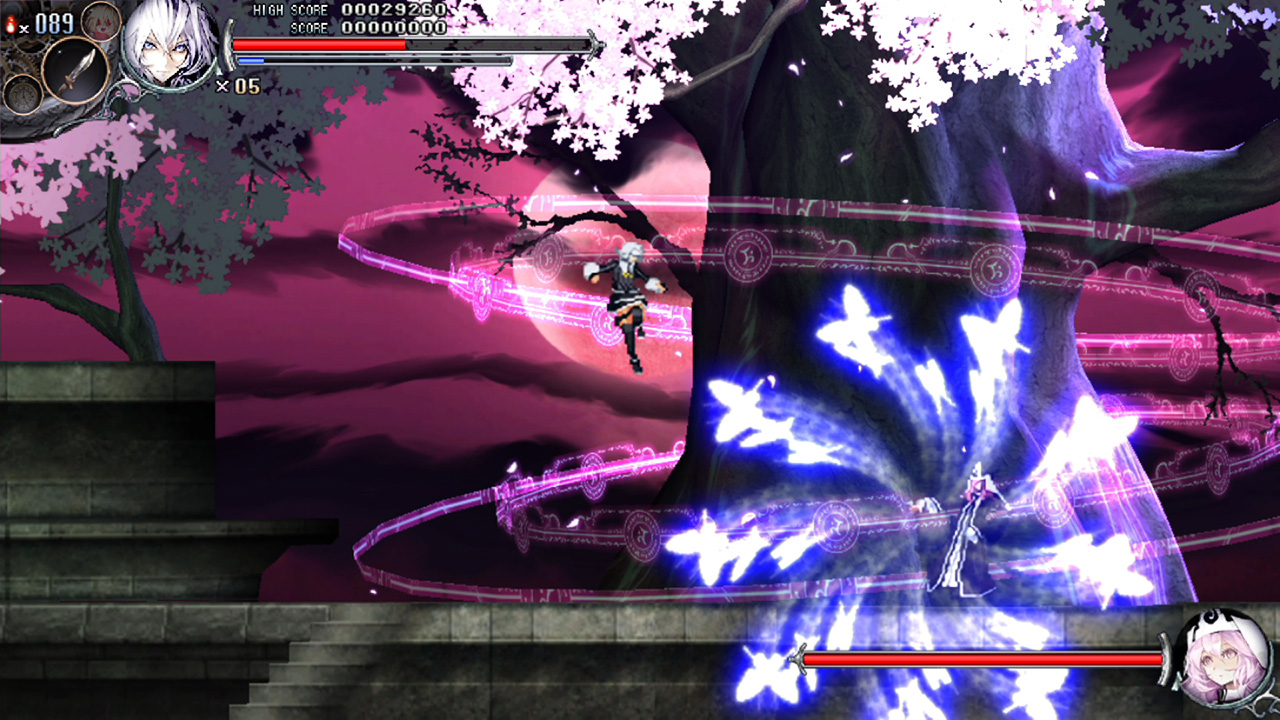Click the ammo count 089 number
The width and height of the screenshot is (1280, 720).
point(56,22)
